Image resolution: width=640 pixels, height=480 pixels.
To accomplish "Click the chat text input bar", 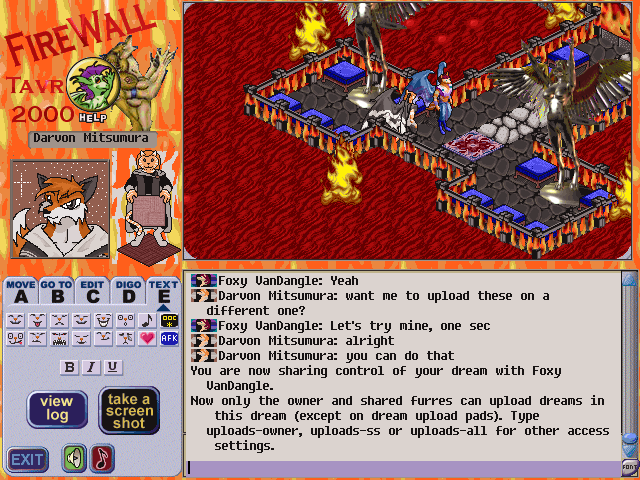I will (x=400, y=467).
